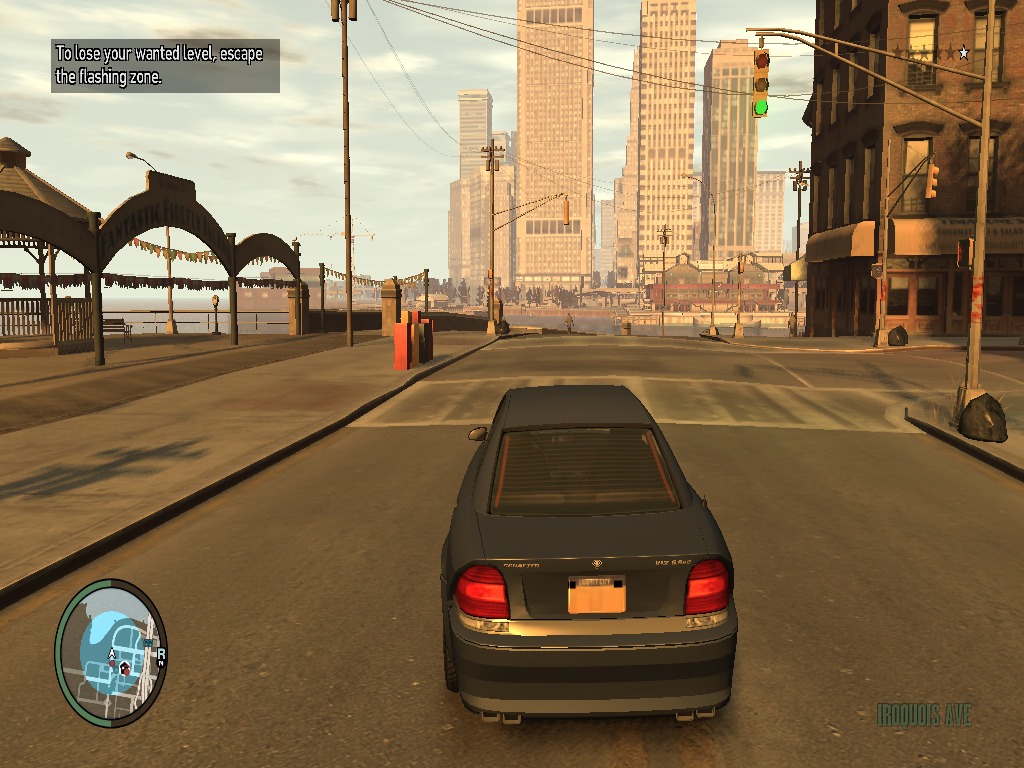
Task: Click the R blip on the minimap edge
Action: [160, 655]
